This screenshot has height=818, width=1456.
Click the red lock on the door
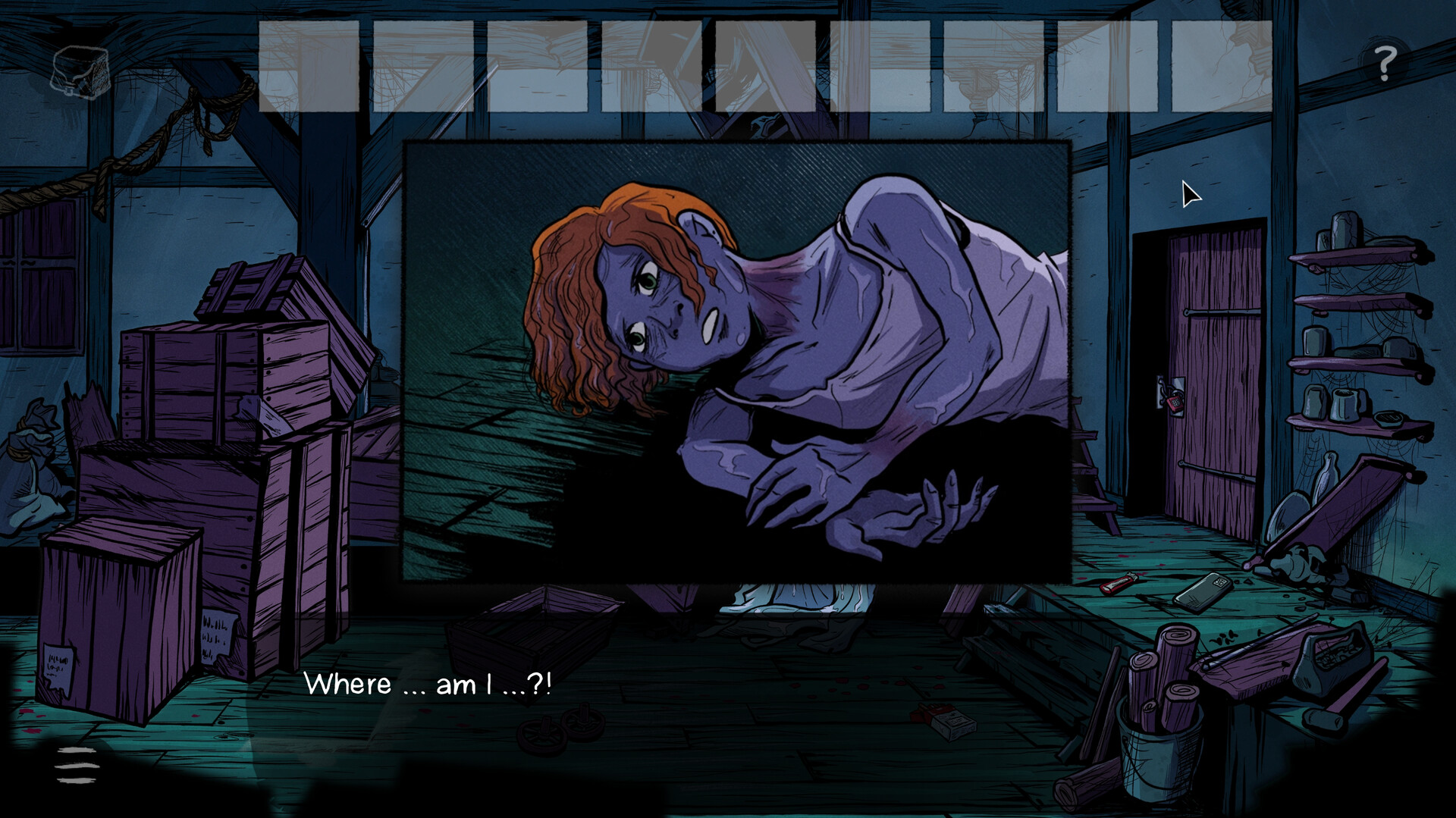click(x=1174, y=400)
